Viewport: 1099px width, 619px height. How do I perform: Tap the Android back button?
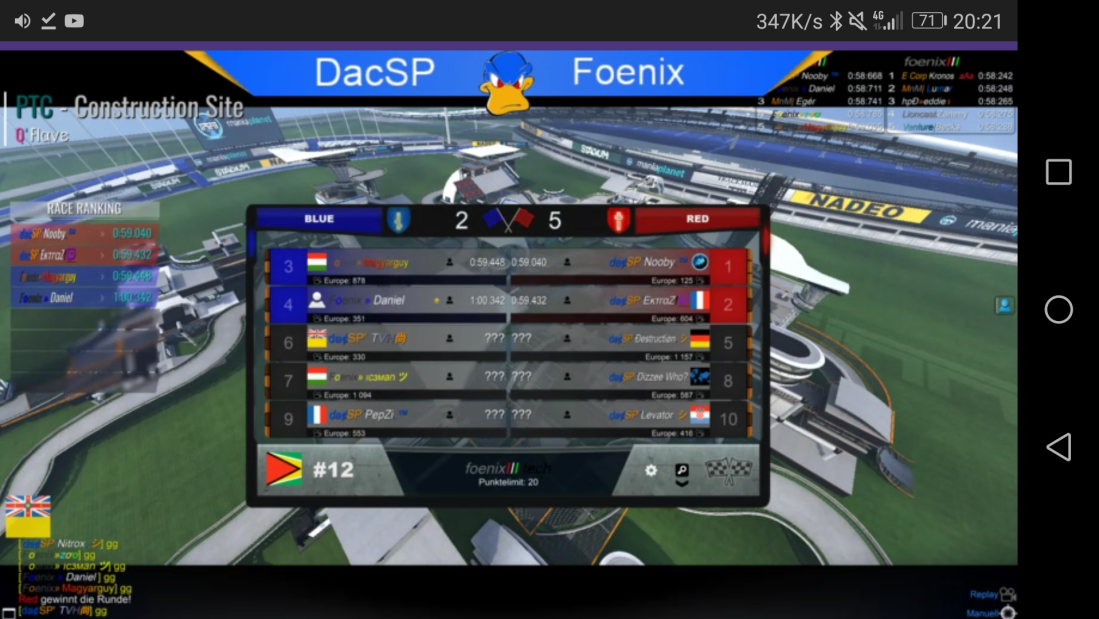pyautogui.click(x=1058, y=447)
